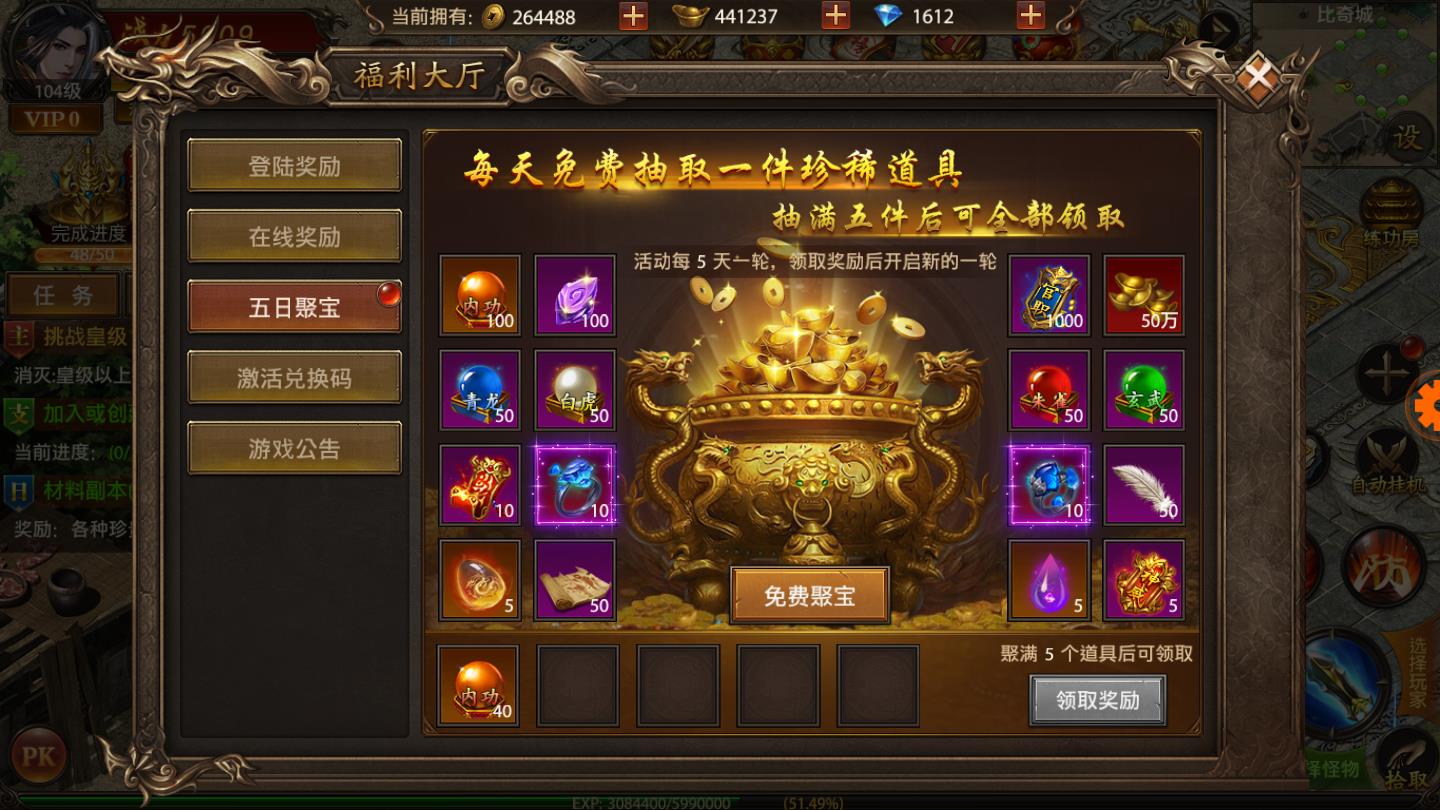Select the 玄武 green orb item

[1143, 390]
